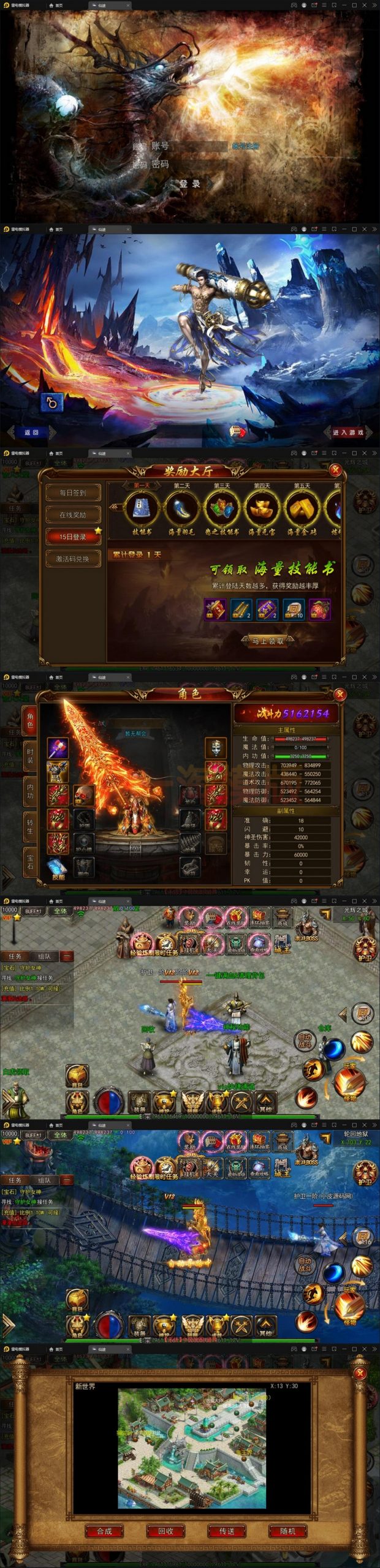Choose the 回收 recycle button

pos(165,1531)
